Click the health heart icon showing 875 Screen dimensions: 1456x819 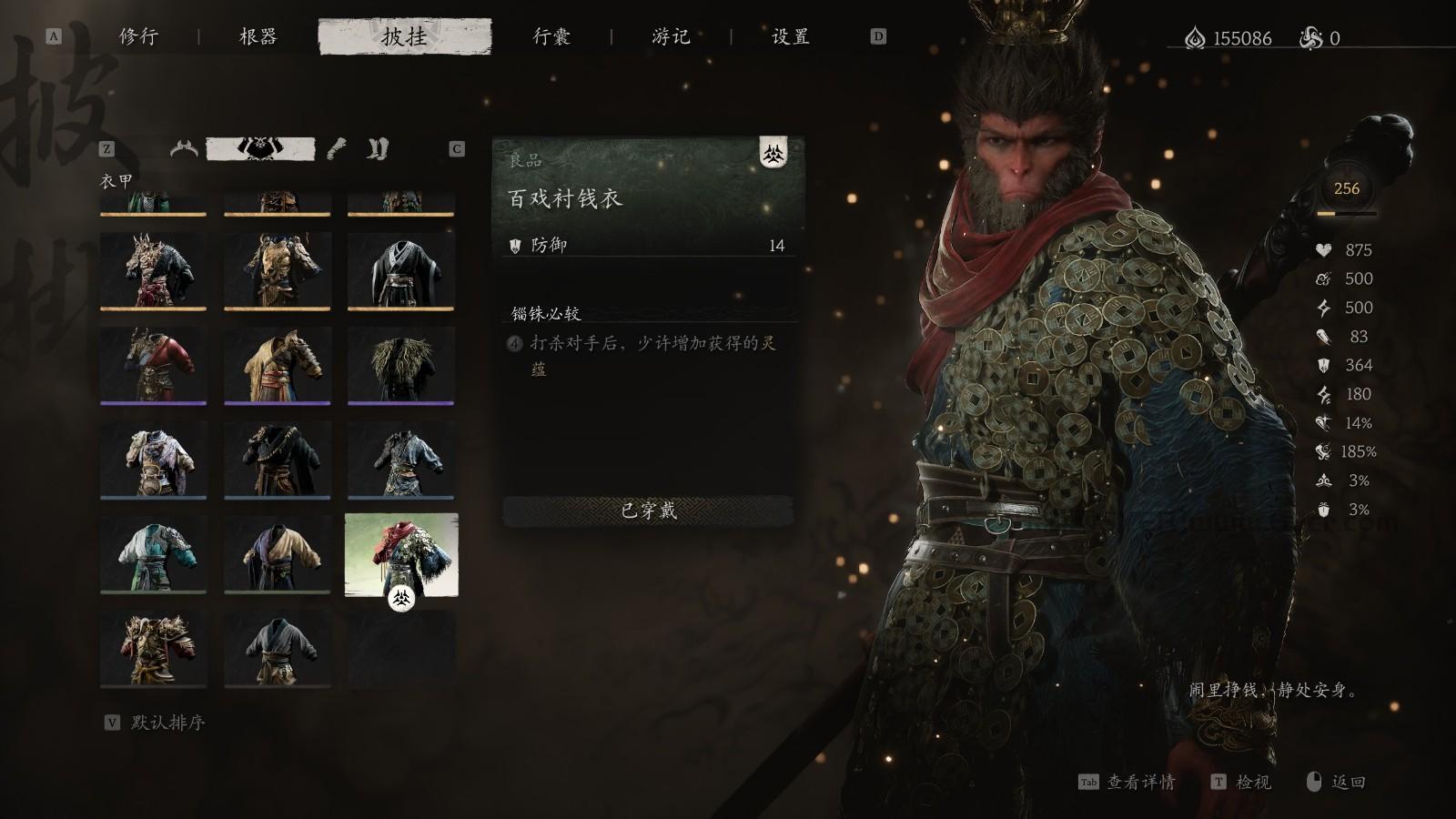point(1324,249)
